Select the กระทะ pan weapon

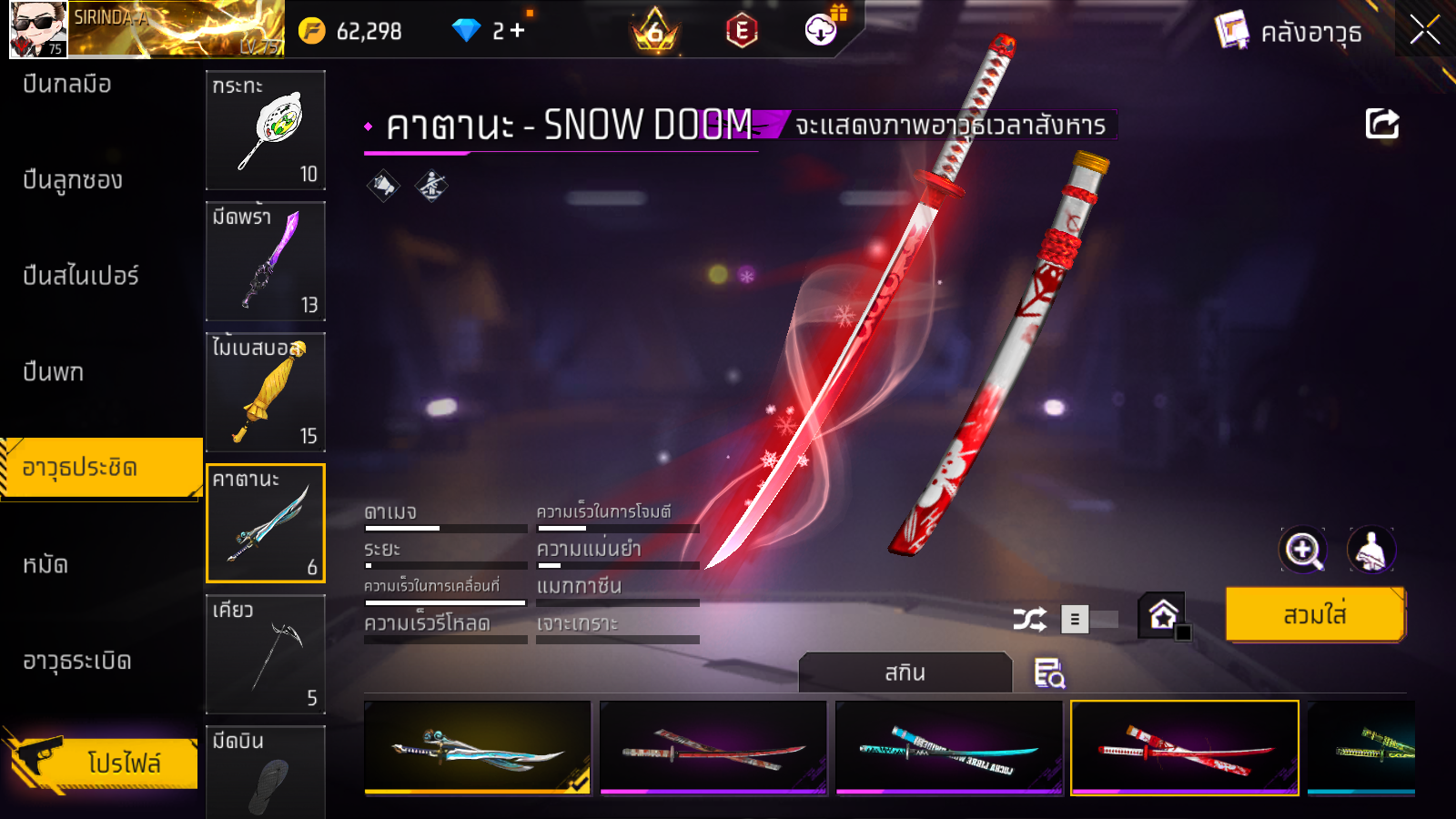(266, 130)
